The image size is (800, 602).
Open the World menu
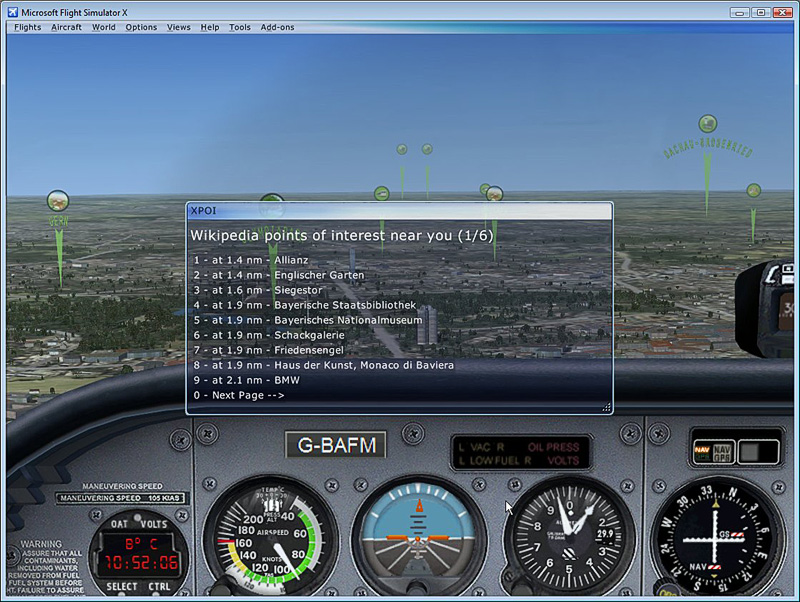coord(104,27)
